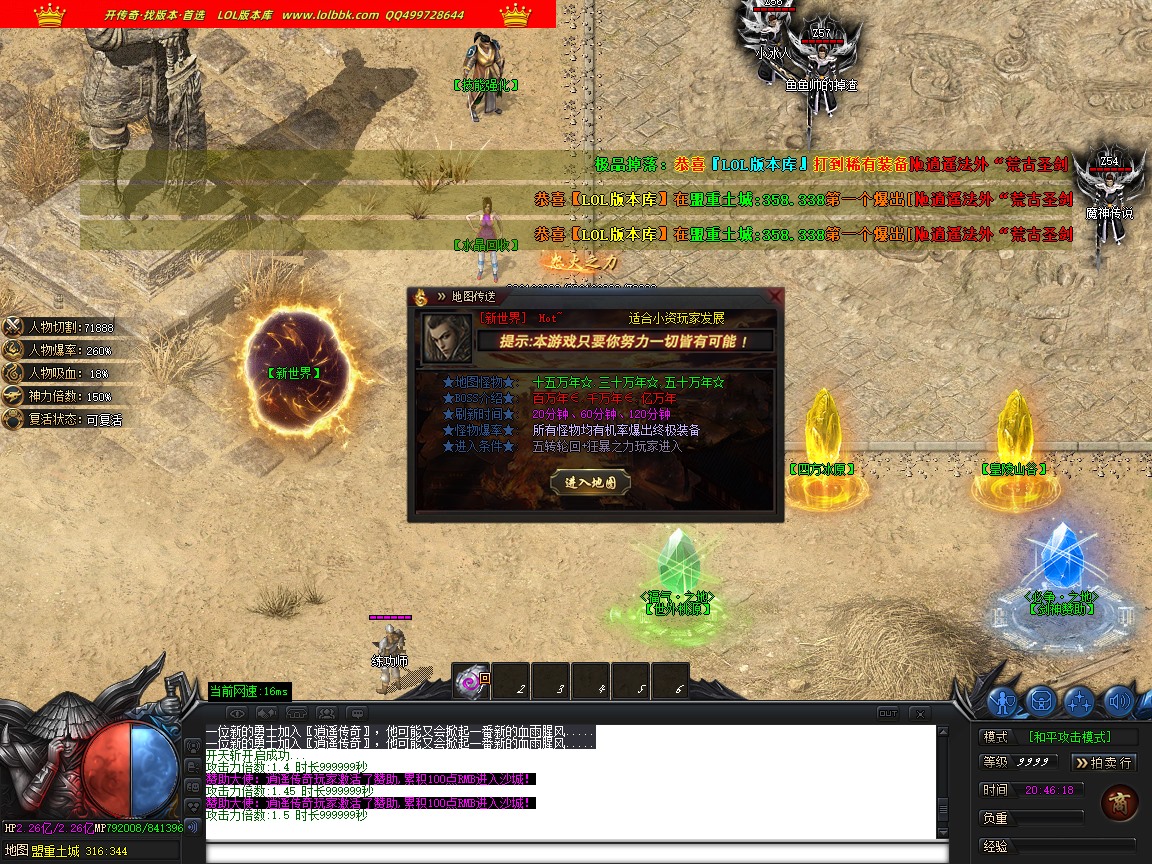Open the character panel round icon
The width and height of the screenshot is (1152, 864).
tap(1002, 702)
